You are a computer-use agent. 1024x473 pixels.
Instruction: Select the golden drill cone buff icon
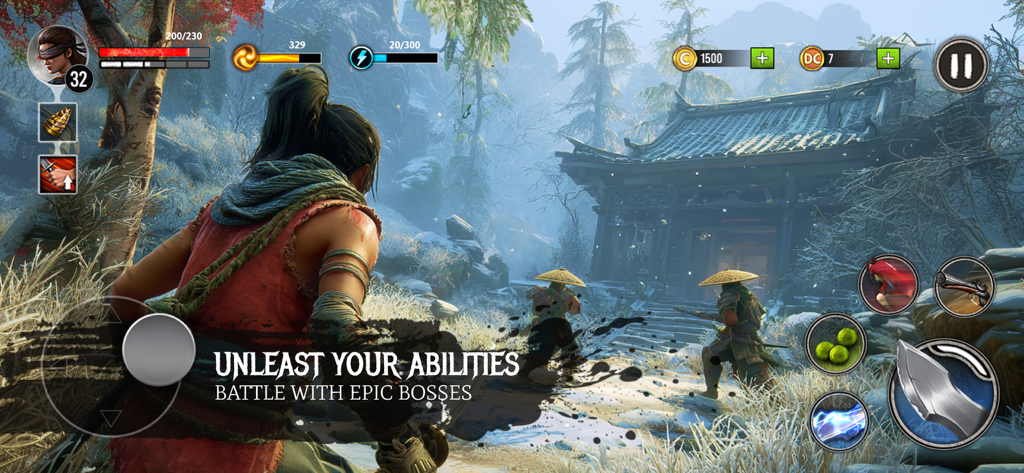click(58, 122)
